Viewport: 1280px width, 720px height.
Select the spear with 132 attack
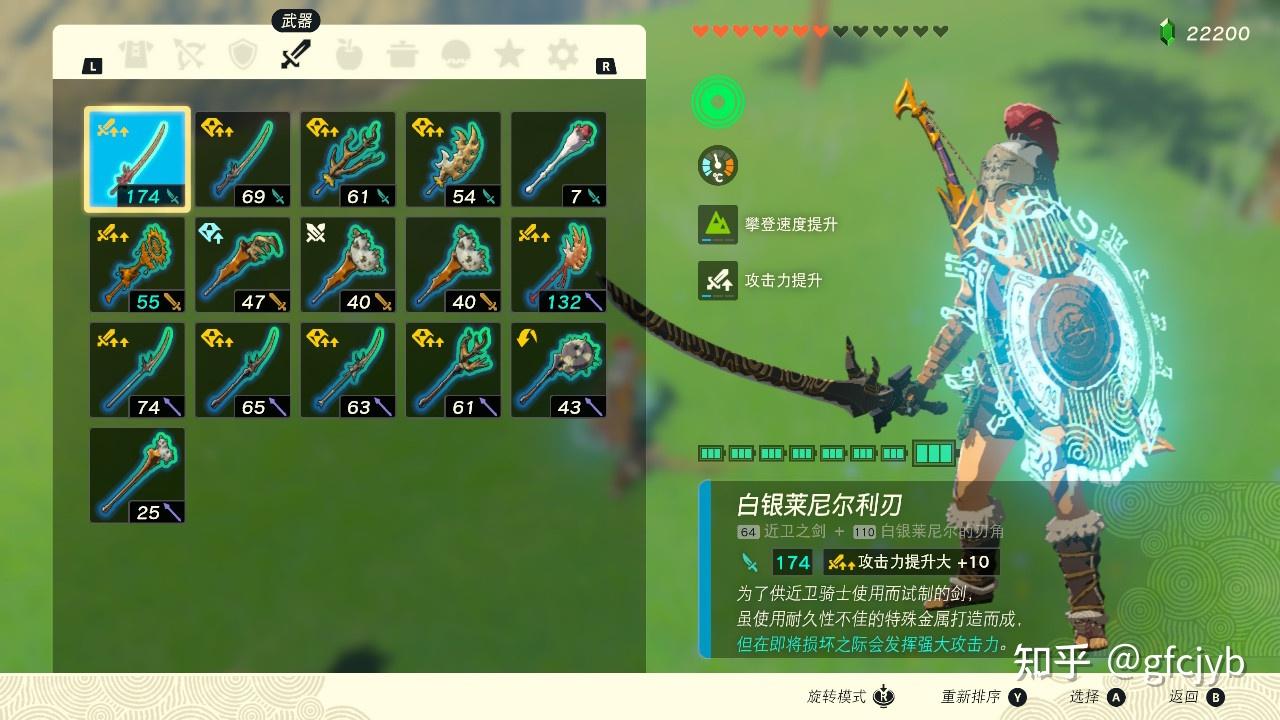click(x=559, y=265)
